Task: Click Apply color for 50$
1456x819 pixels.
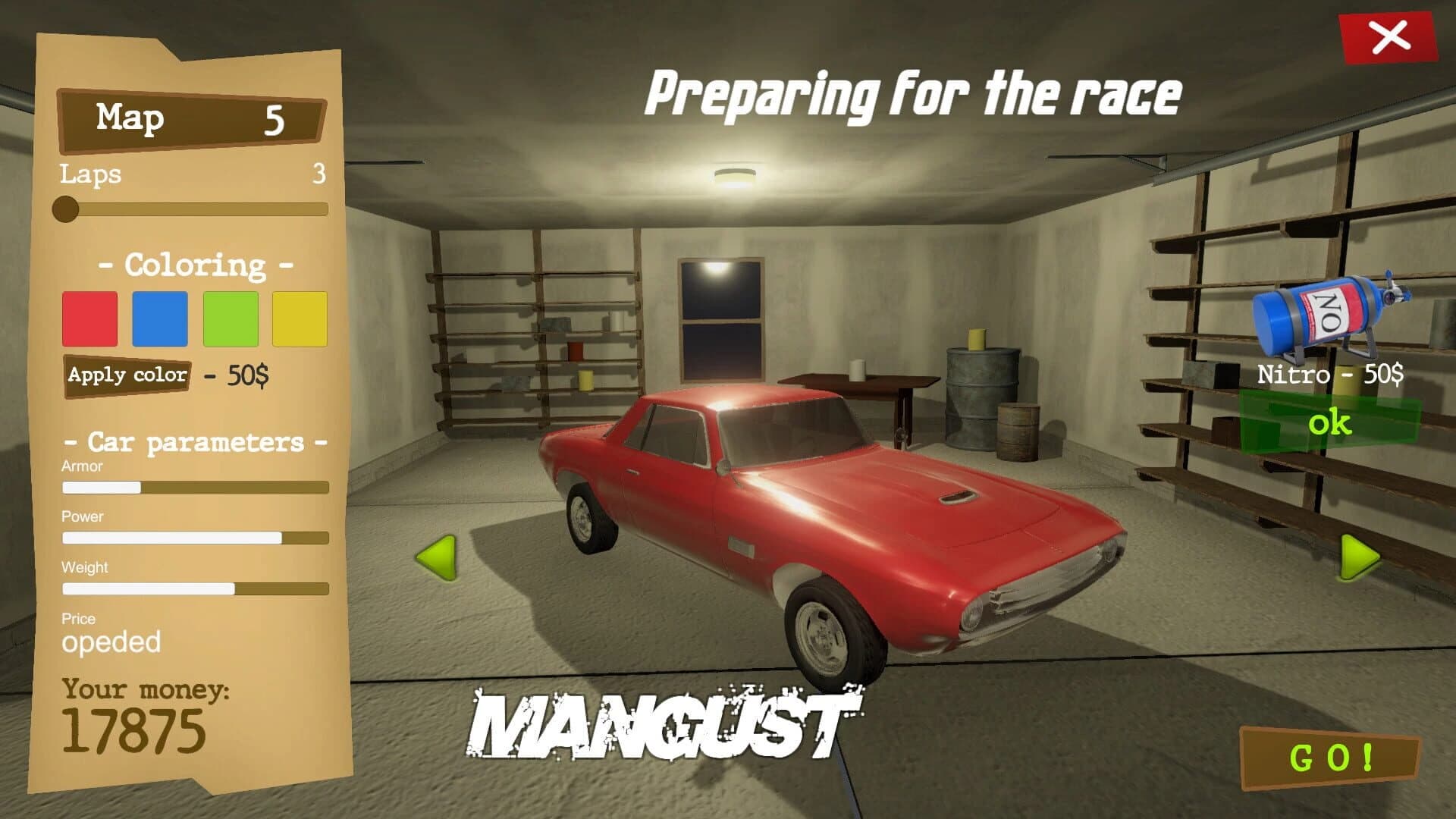Action: point(127,375)
